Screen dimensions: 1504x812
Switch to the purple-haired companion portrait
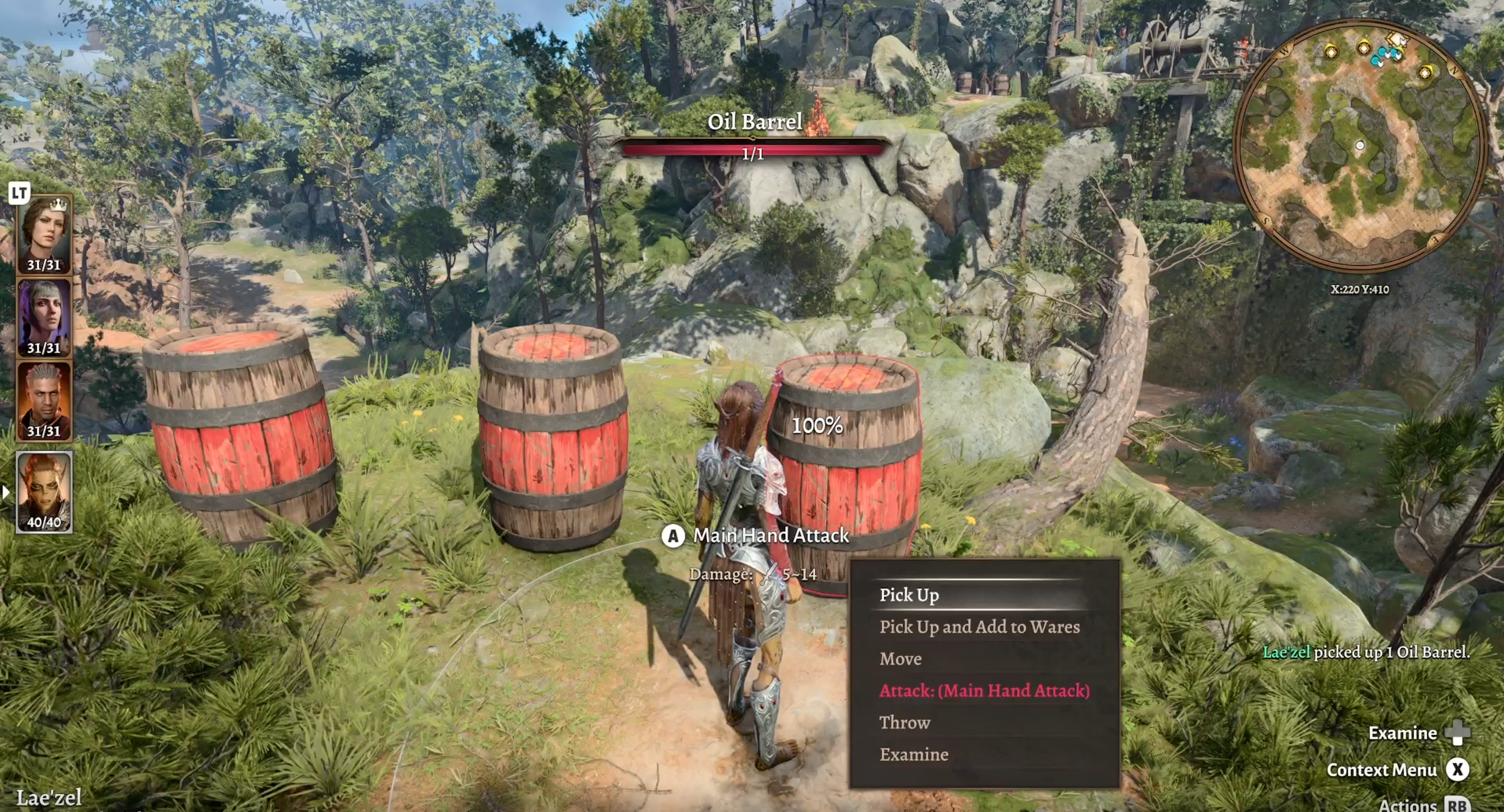[44, 318]
